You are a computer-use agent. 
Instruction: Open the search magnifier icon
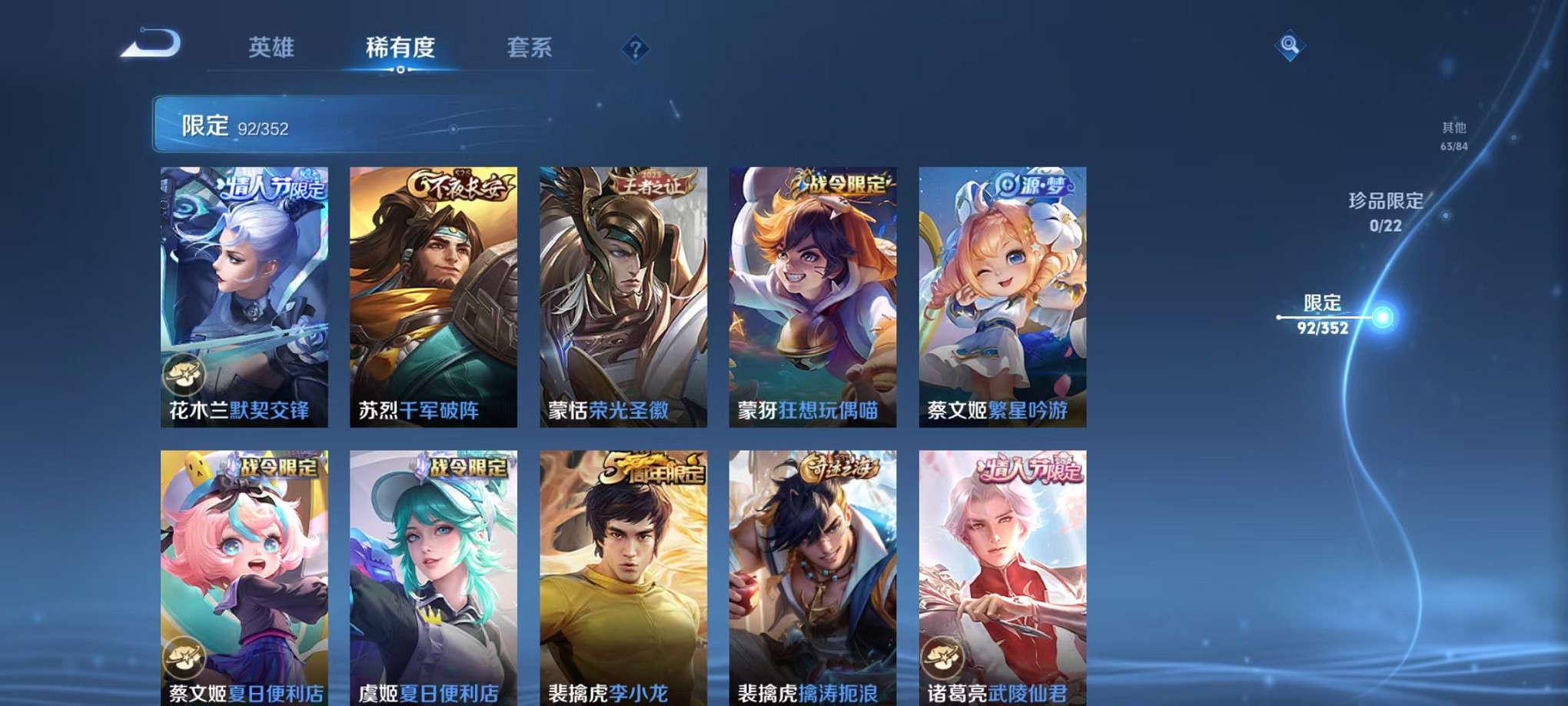click(x=1288, y=46)
